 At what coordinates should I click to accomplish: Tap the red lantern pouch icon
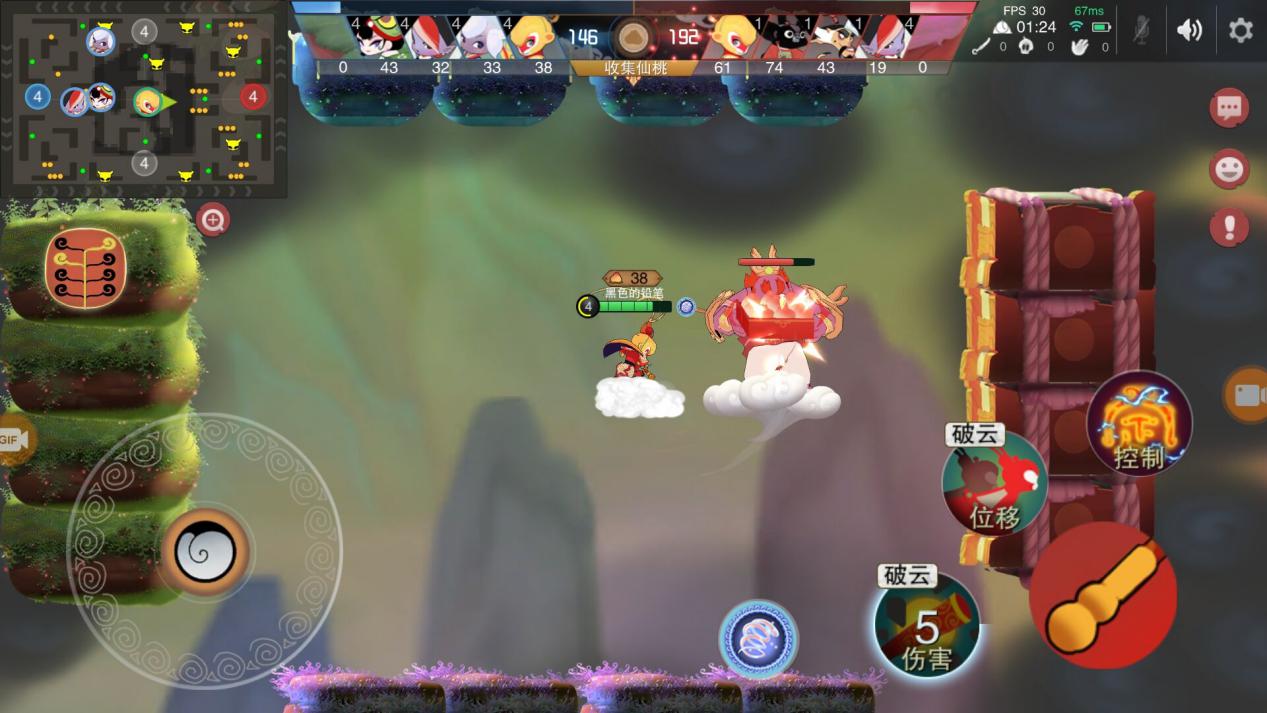pos(85,268)
